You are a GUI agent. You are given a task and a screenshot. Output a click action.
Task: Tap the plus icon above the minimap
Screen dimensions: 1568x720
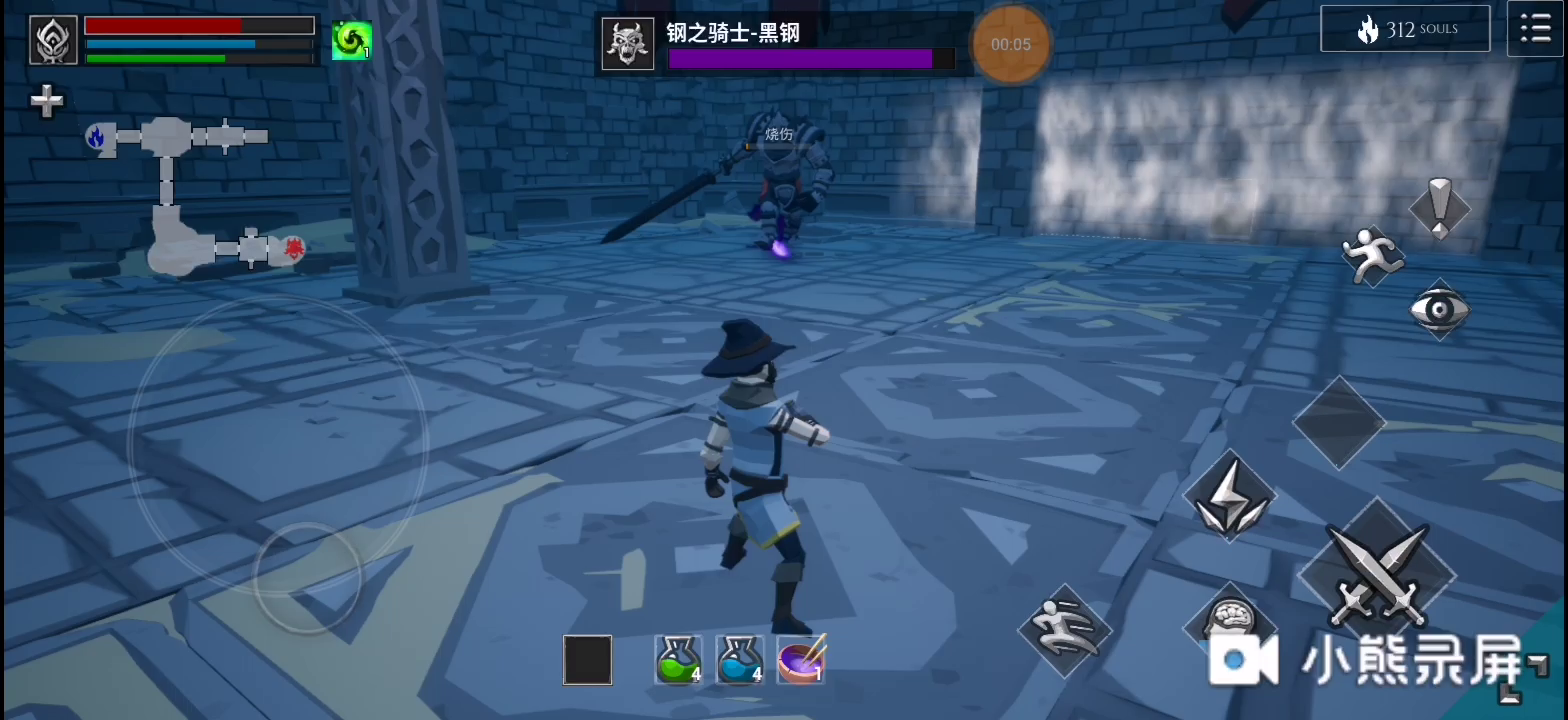point(46,100)
